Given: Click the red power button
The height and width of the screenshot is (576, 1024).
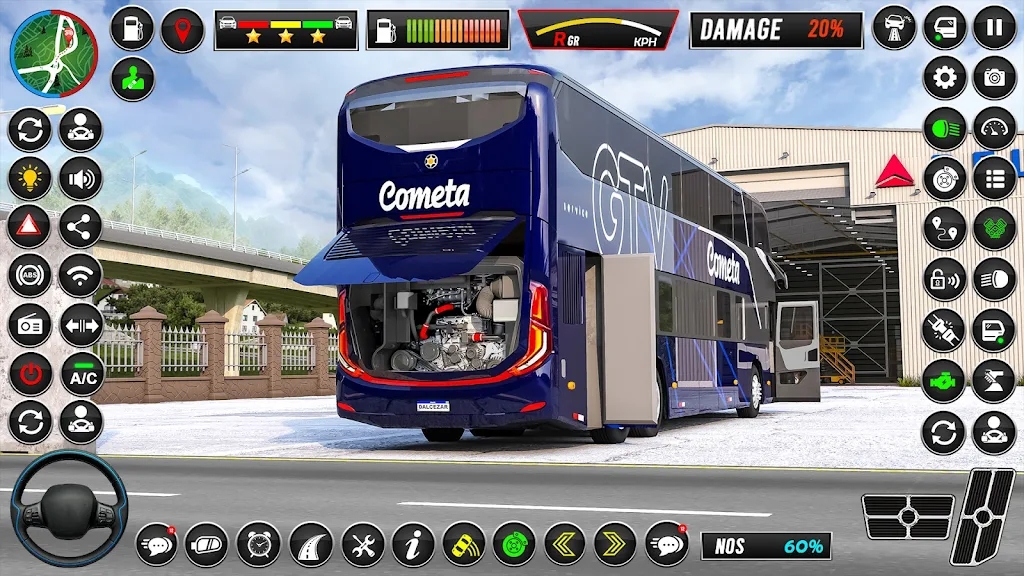Looking at the screenshot, I should [x=30, y=374].
